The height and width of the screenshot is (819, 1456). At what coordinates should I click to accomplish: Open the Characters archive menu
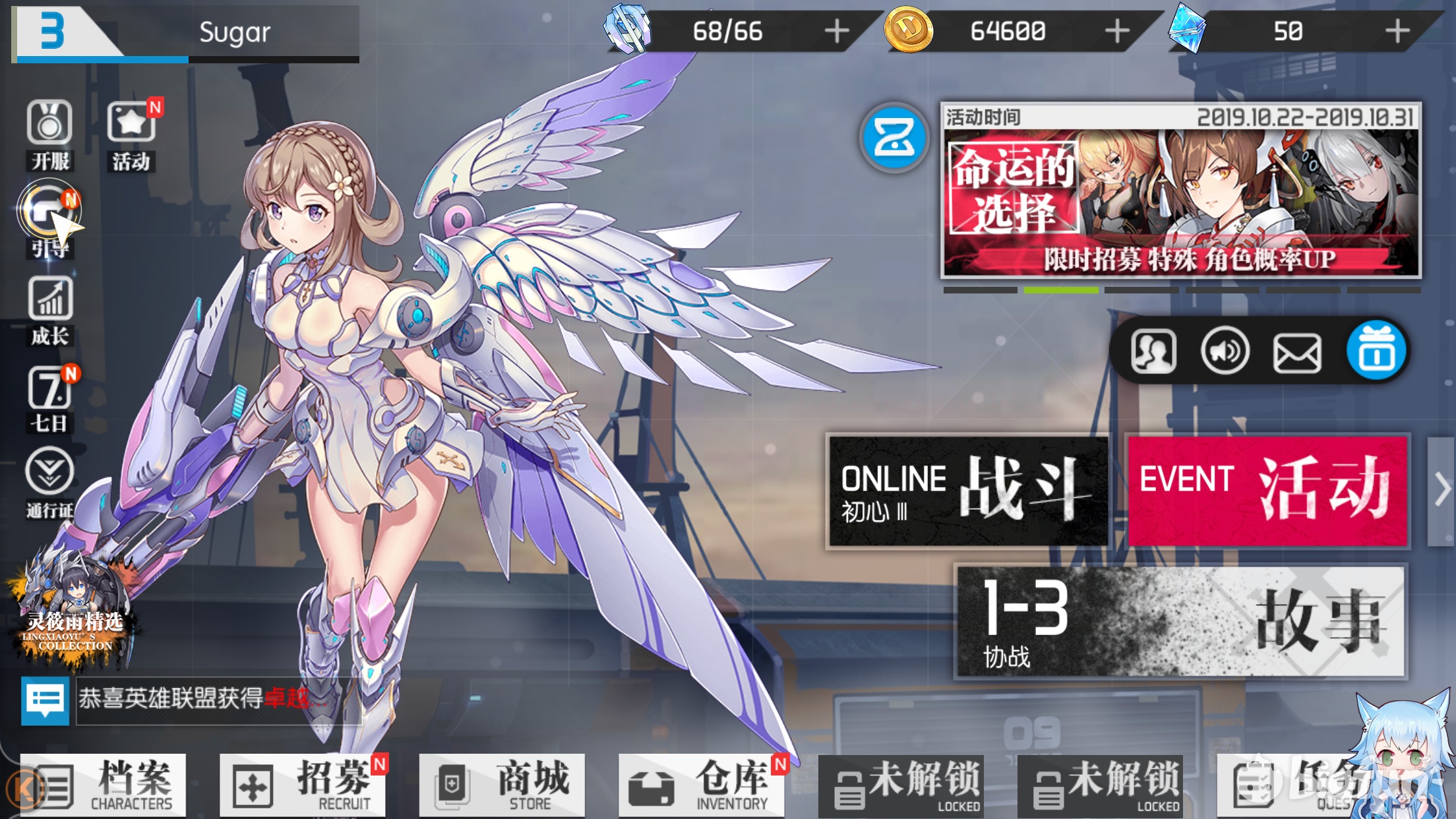(103, 785)
